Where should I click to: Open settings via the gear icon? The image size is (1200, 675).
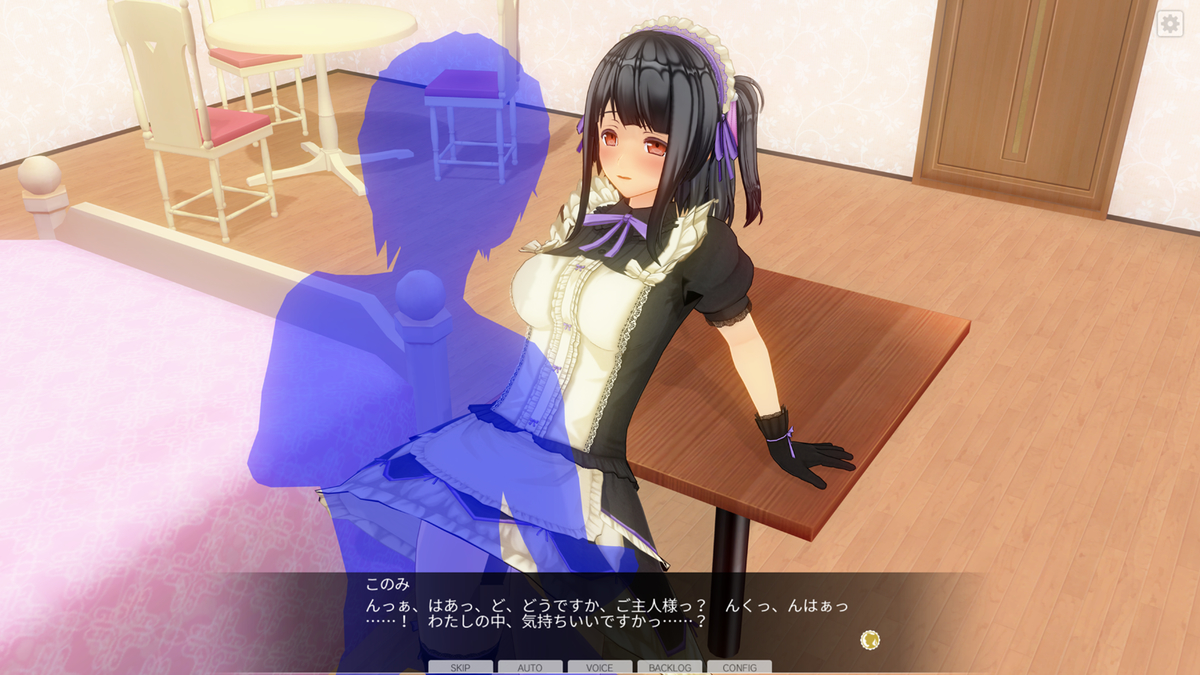(x=1170, y=24)
